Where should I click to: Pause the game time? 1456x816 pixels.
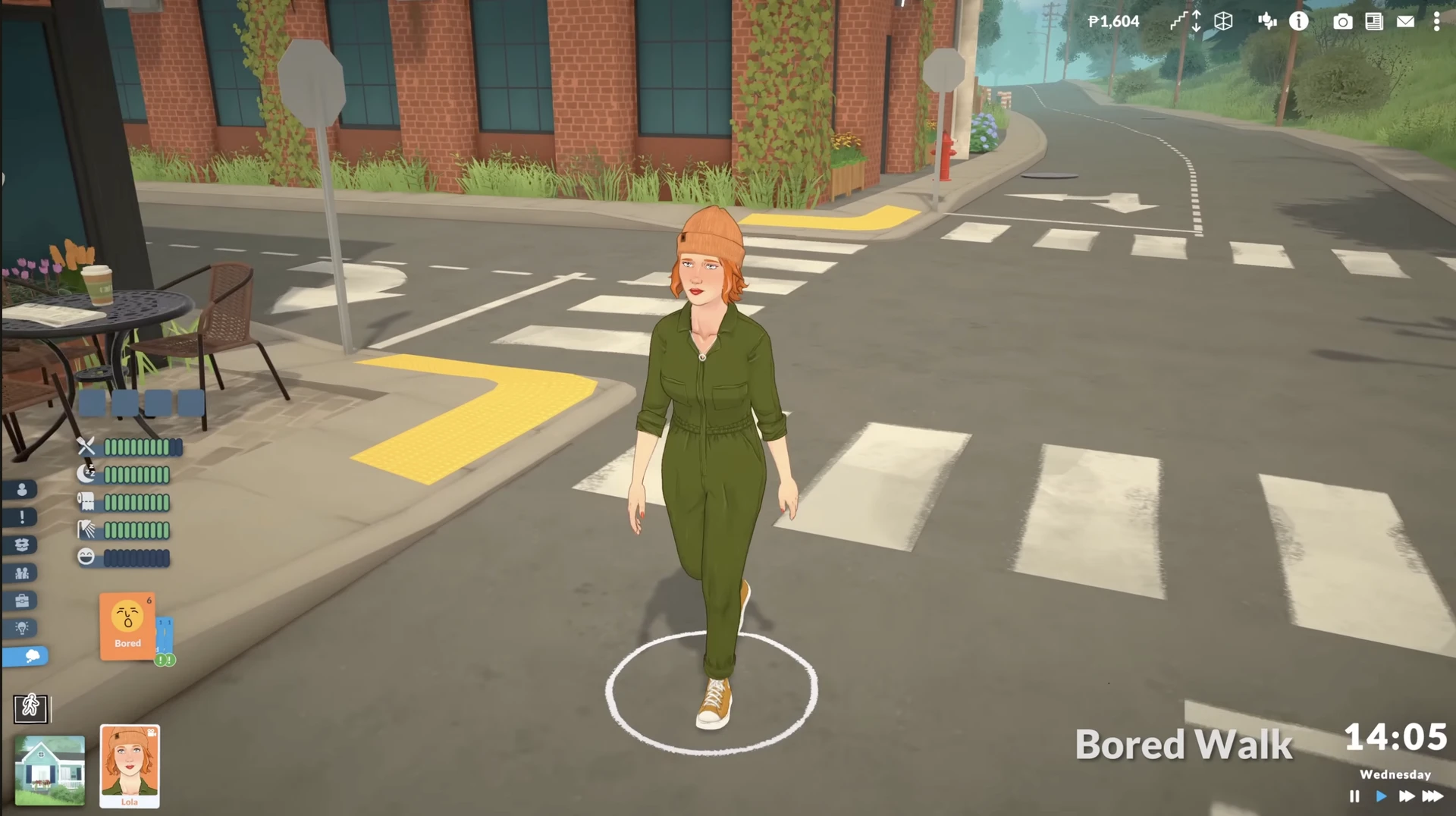click(1354, 796)
